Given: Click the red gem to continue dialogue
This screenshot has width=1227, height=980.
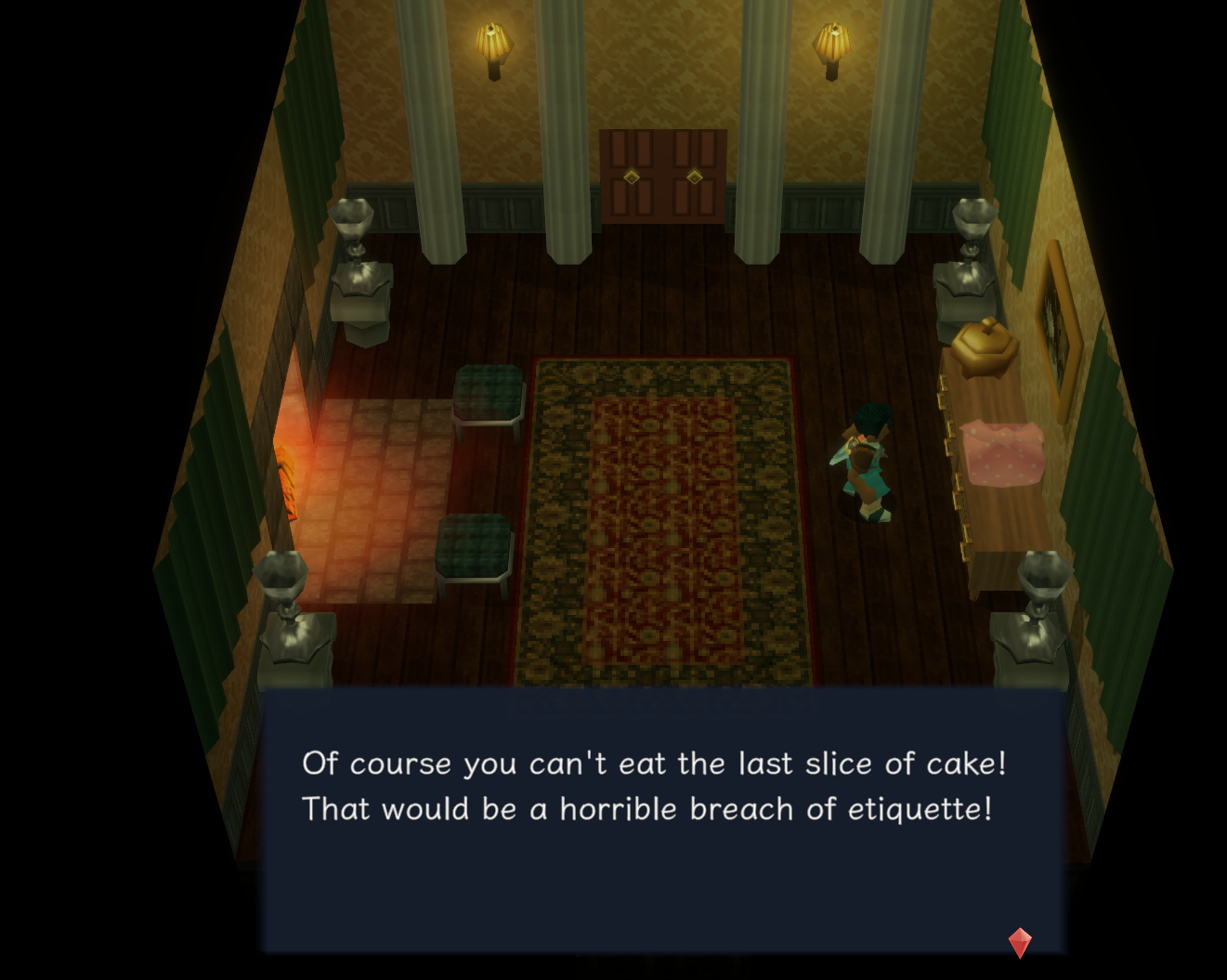Looking at the screenshot, I should tap(1019, 942).
